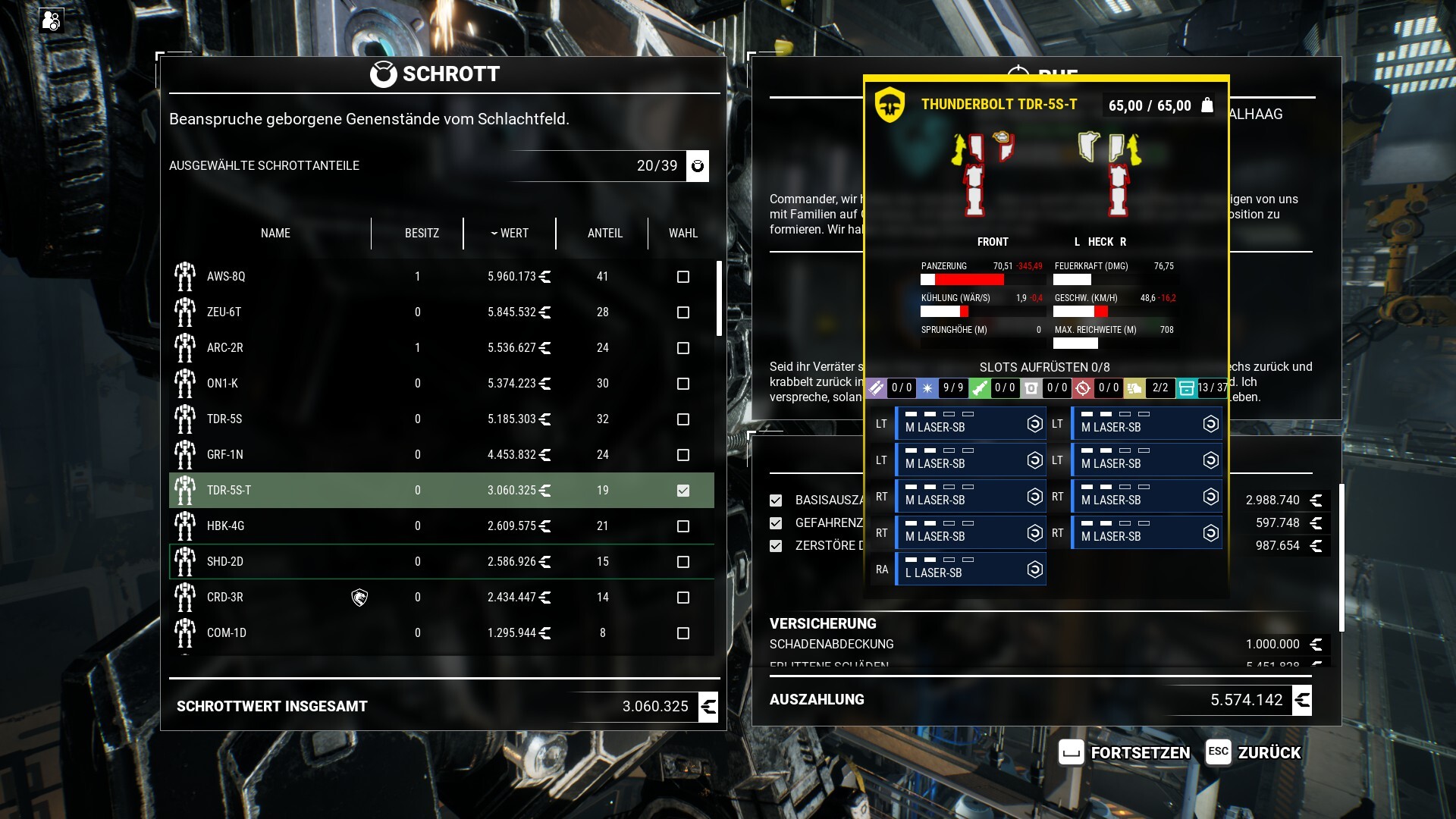Image resolution: width=1456 pixels, height=819 pixels.
Task: Uncheck the selected TDR-5S-T salvage box
Action: [683, 491]
